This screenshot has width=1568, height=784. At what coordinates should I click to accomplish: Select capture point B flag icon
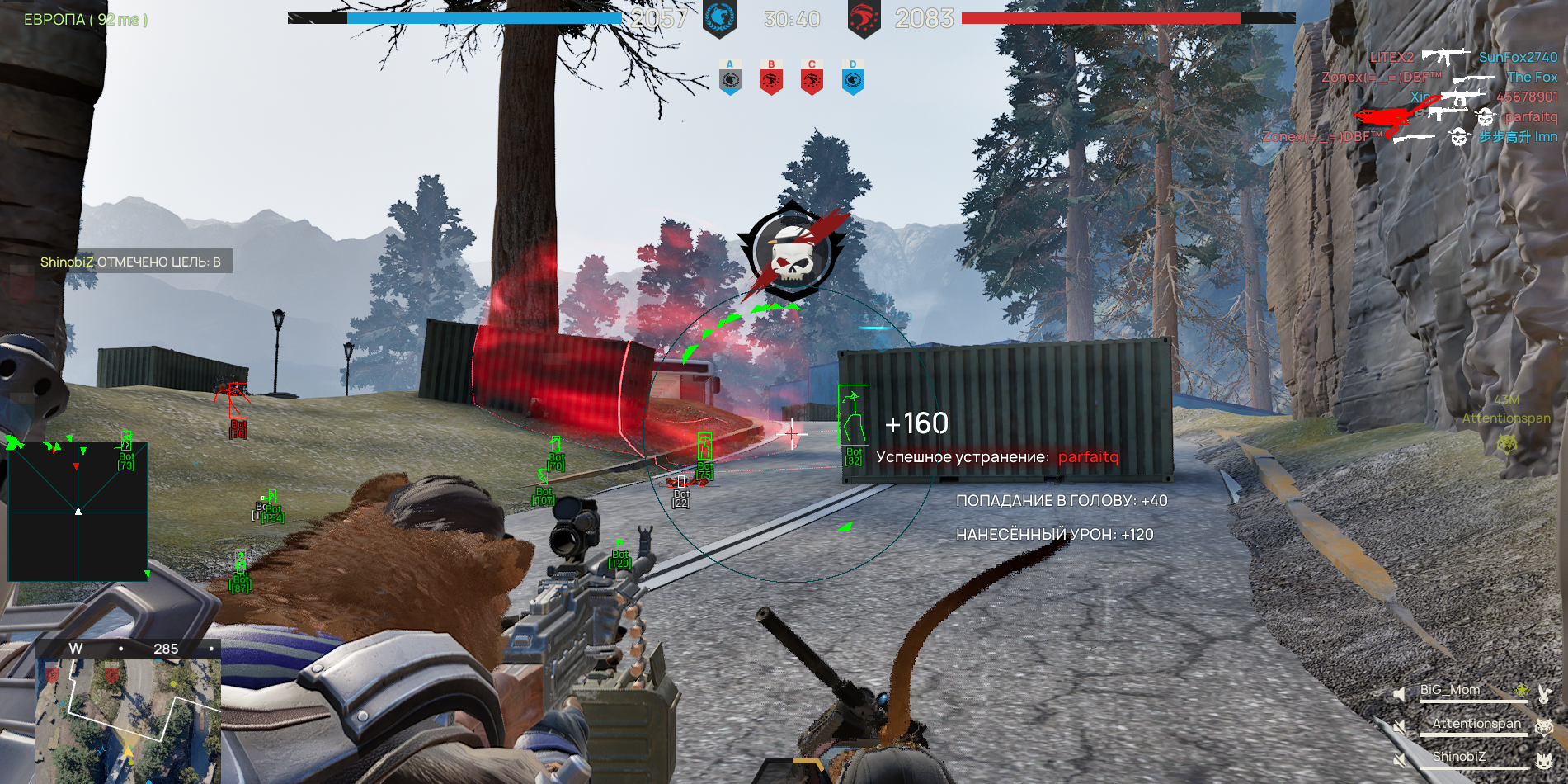click(x=771, y=78)
